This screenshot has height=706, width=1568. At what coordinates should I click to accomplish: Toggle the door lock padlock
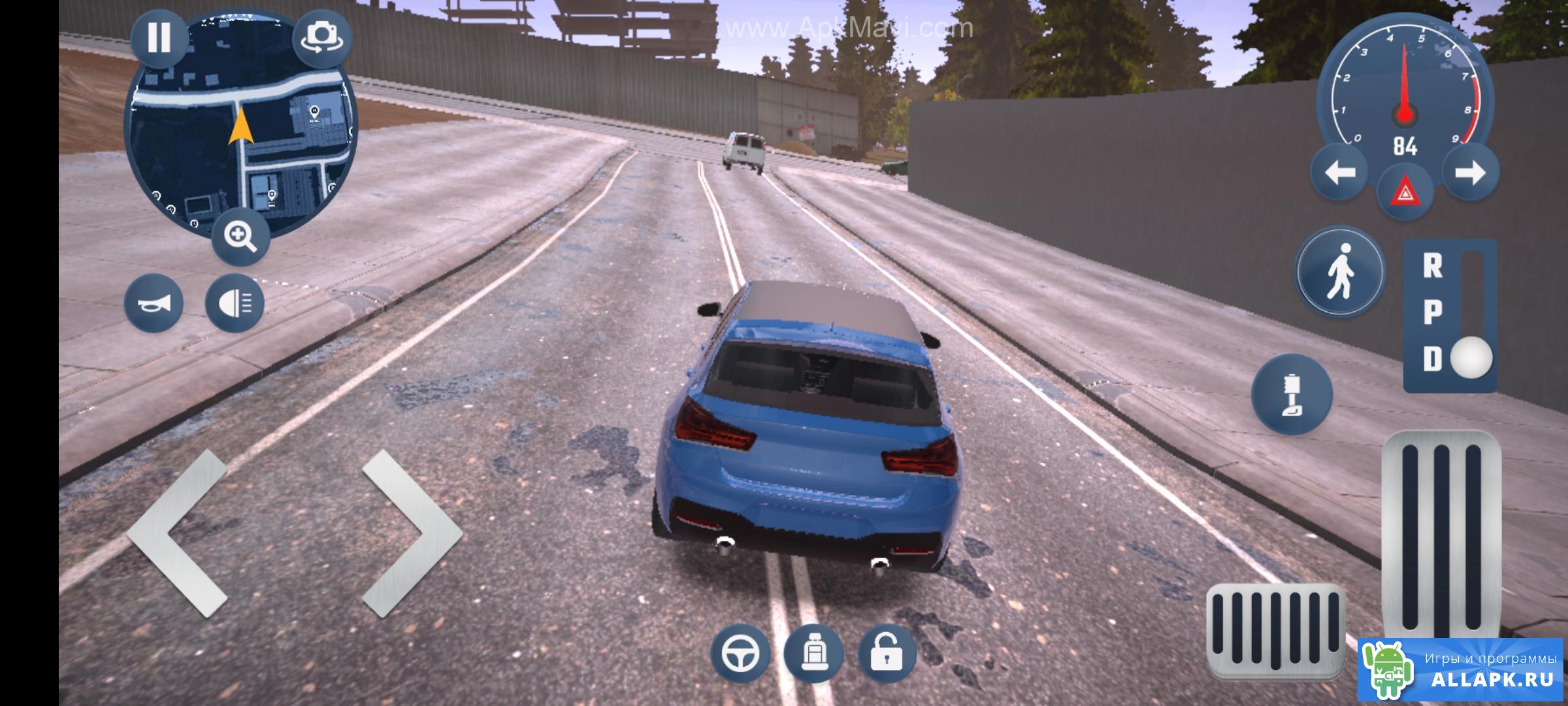point(887,653)
